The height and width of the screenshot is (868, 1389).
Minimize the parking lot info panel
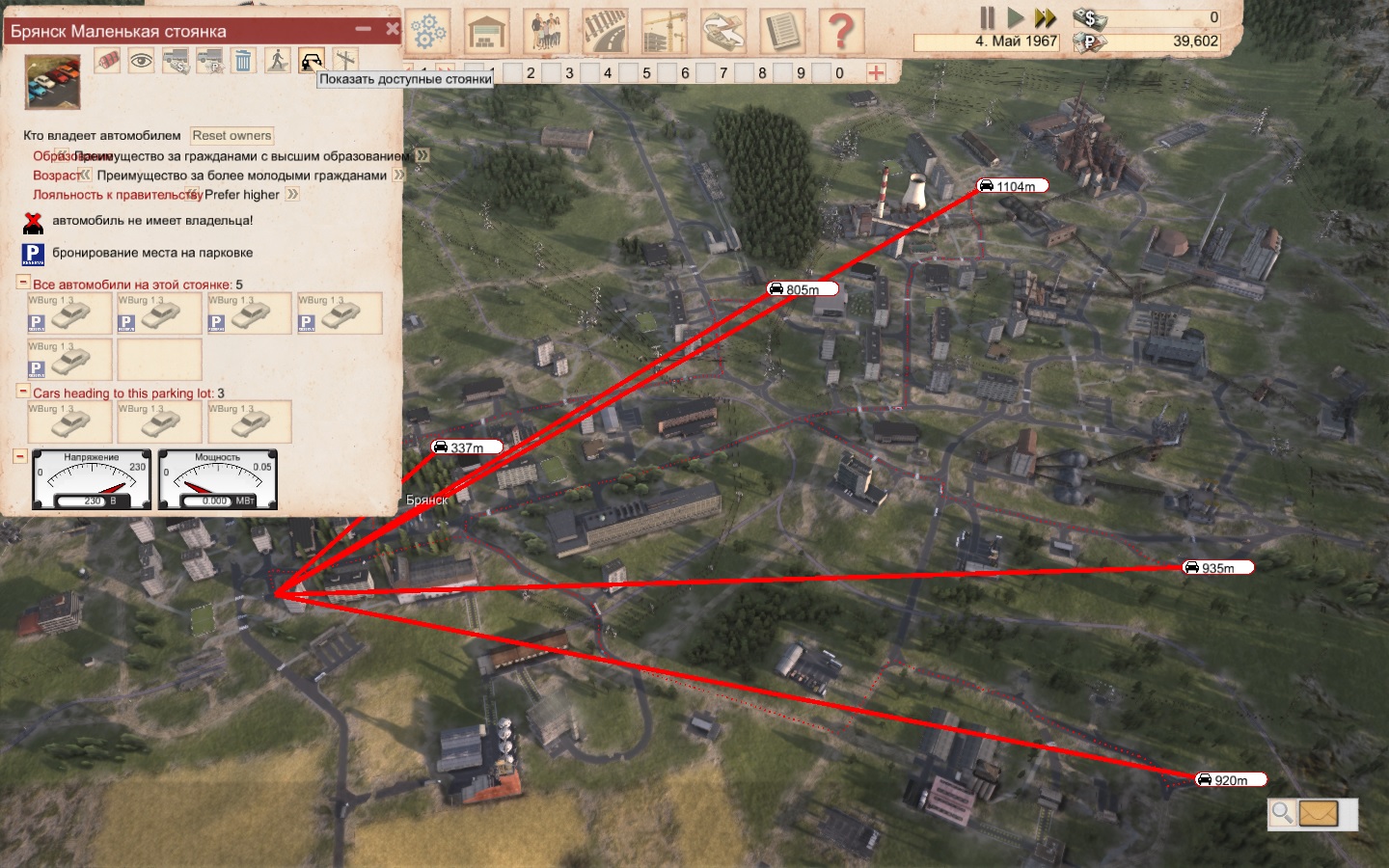[x=364, y=29]
